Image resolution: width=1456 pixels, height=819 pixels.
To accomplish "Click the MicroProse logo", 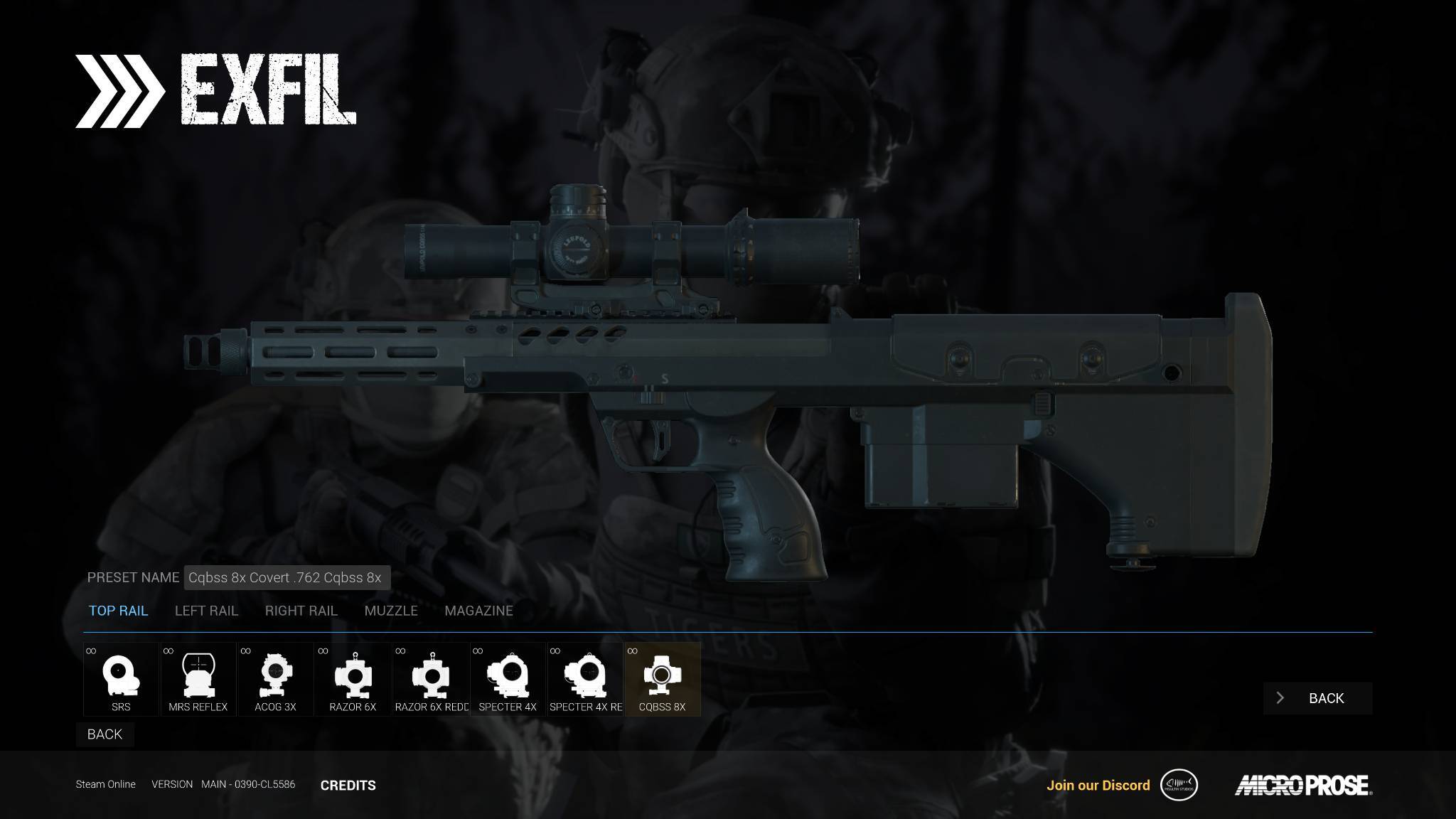I will (x=1303, y=786).
